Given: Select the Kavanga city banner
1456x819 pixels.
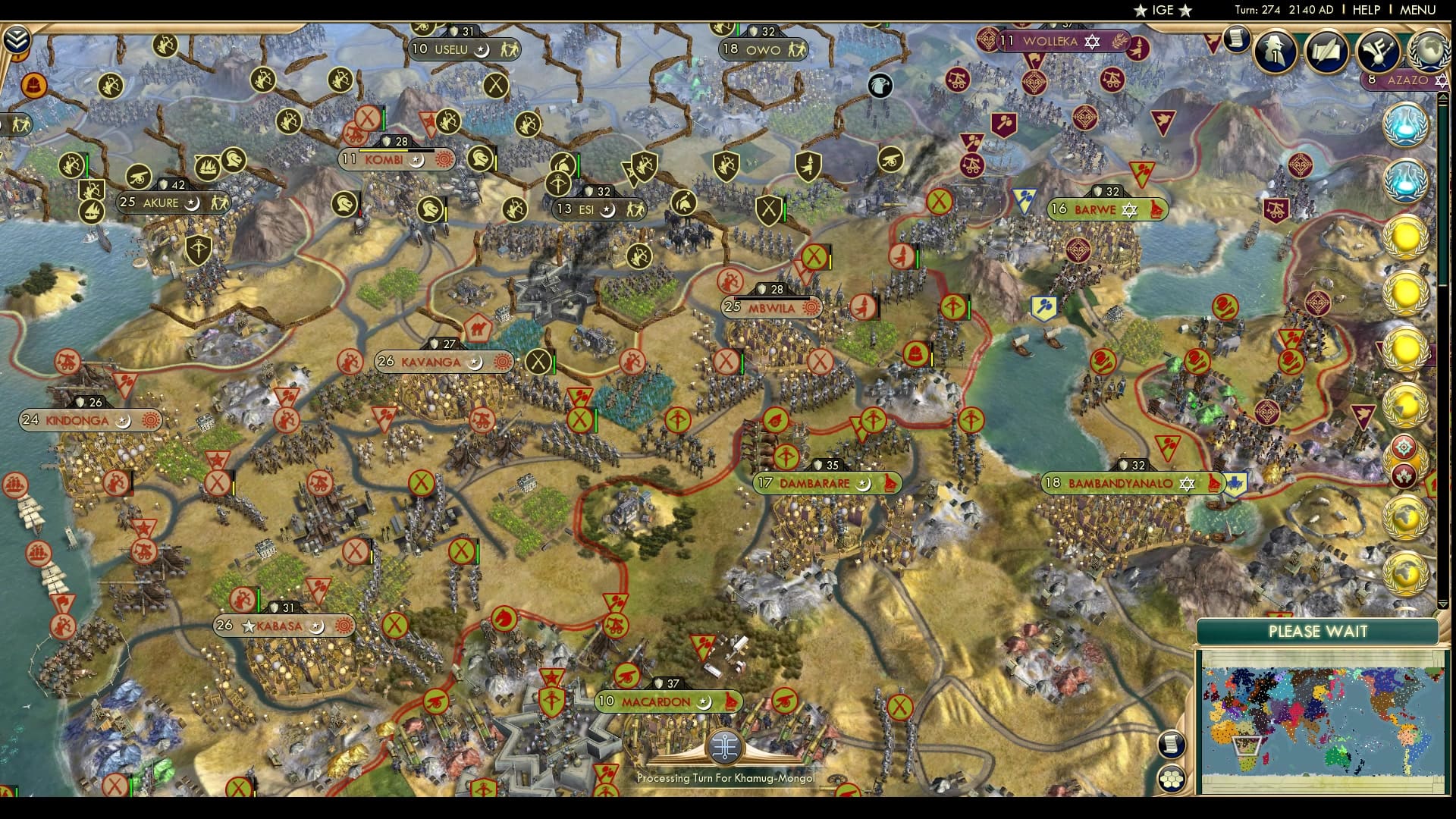Looking at the screenshot, I should (x=432, y=362).
